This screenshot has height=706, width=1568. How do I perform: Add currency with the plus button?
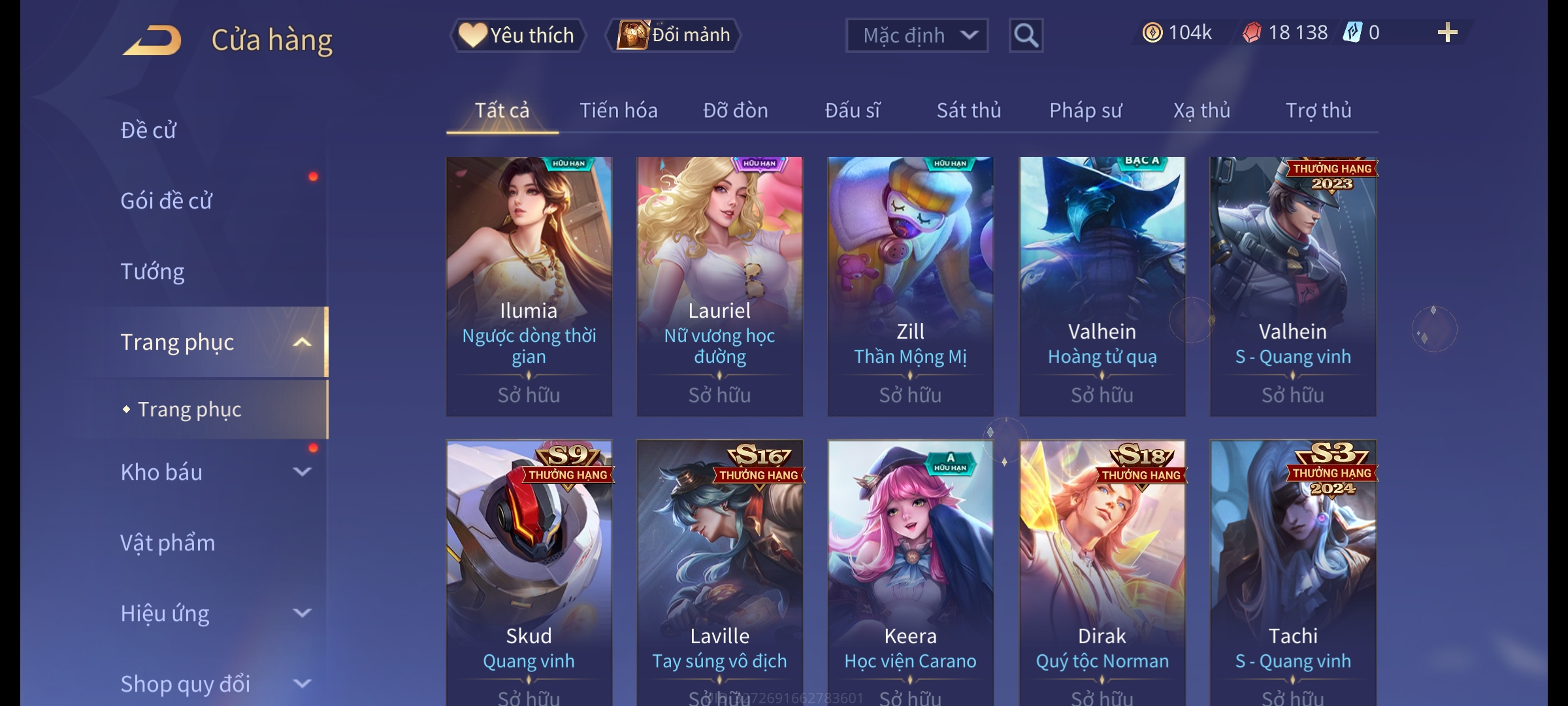coord(1447,33)
